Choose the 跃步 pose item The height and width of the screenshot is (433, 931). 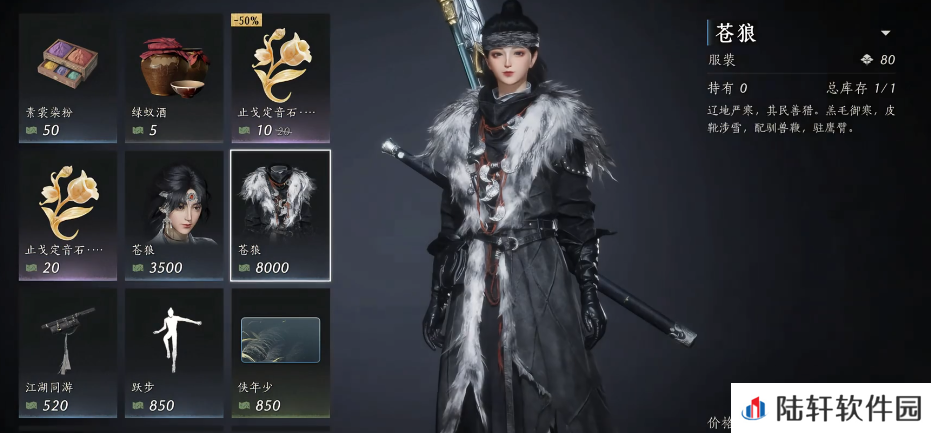coord(174,350)
